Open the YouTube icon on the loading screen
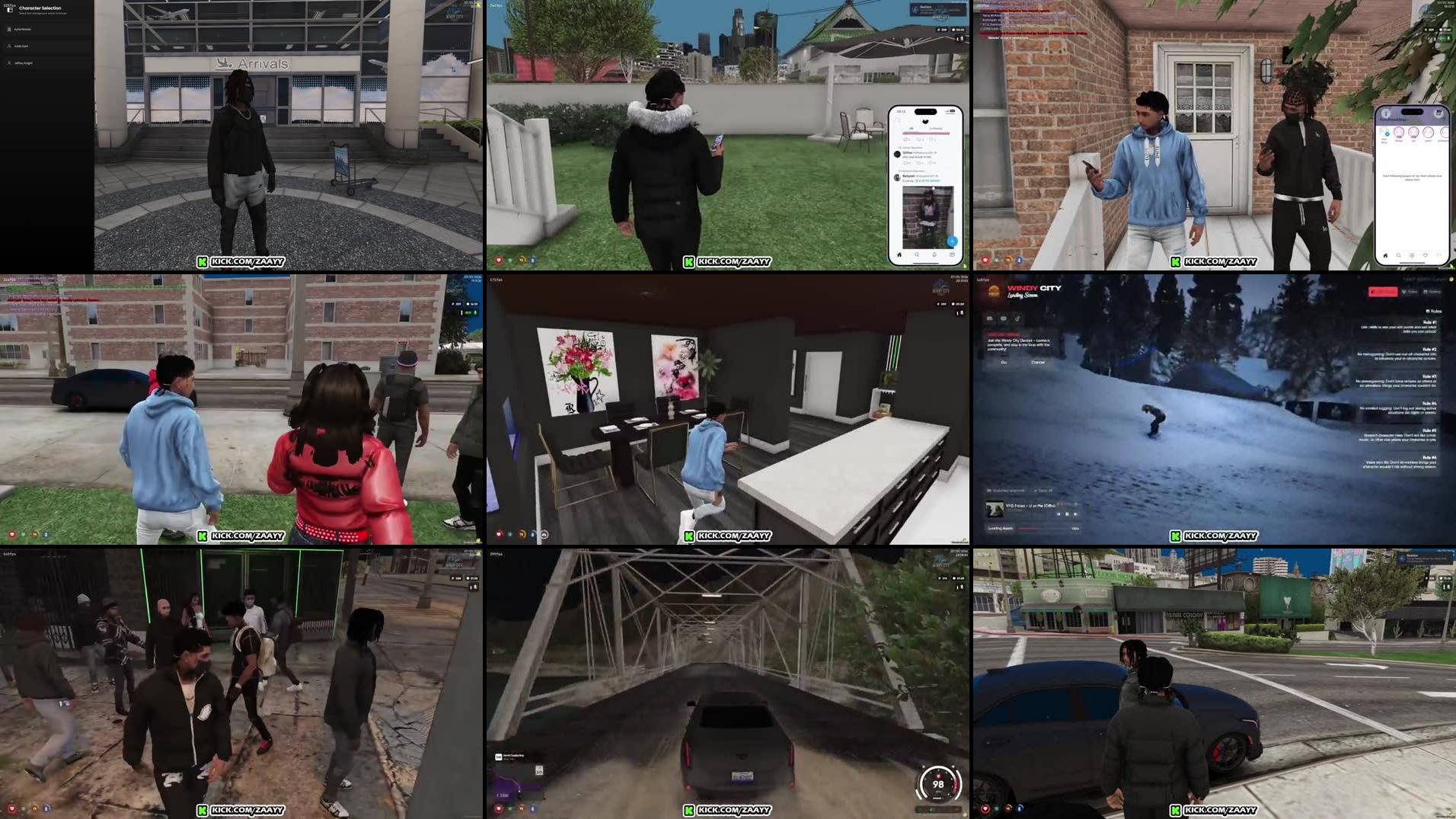Viewport: 1456px width, 819px height. [1004, 318]
